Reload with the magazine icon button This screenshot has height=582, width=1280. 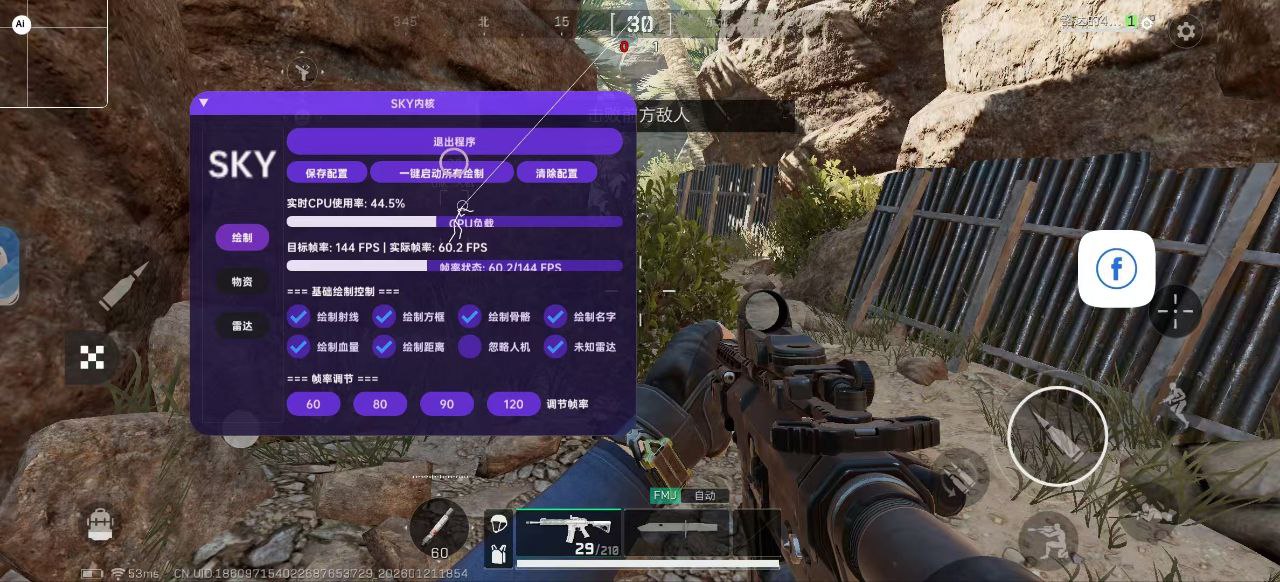click(961, 474)
